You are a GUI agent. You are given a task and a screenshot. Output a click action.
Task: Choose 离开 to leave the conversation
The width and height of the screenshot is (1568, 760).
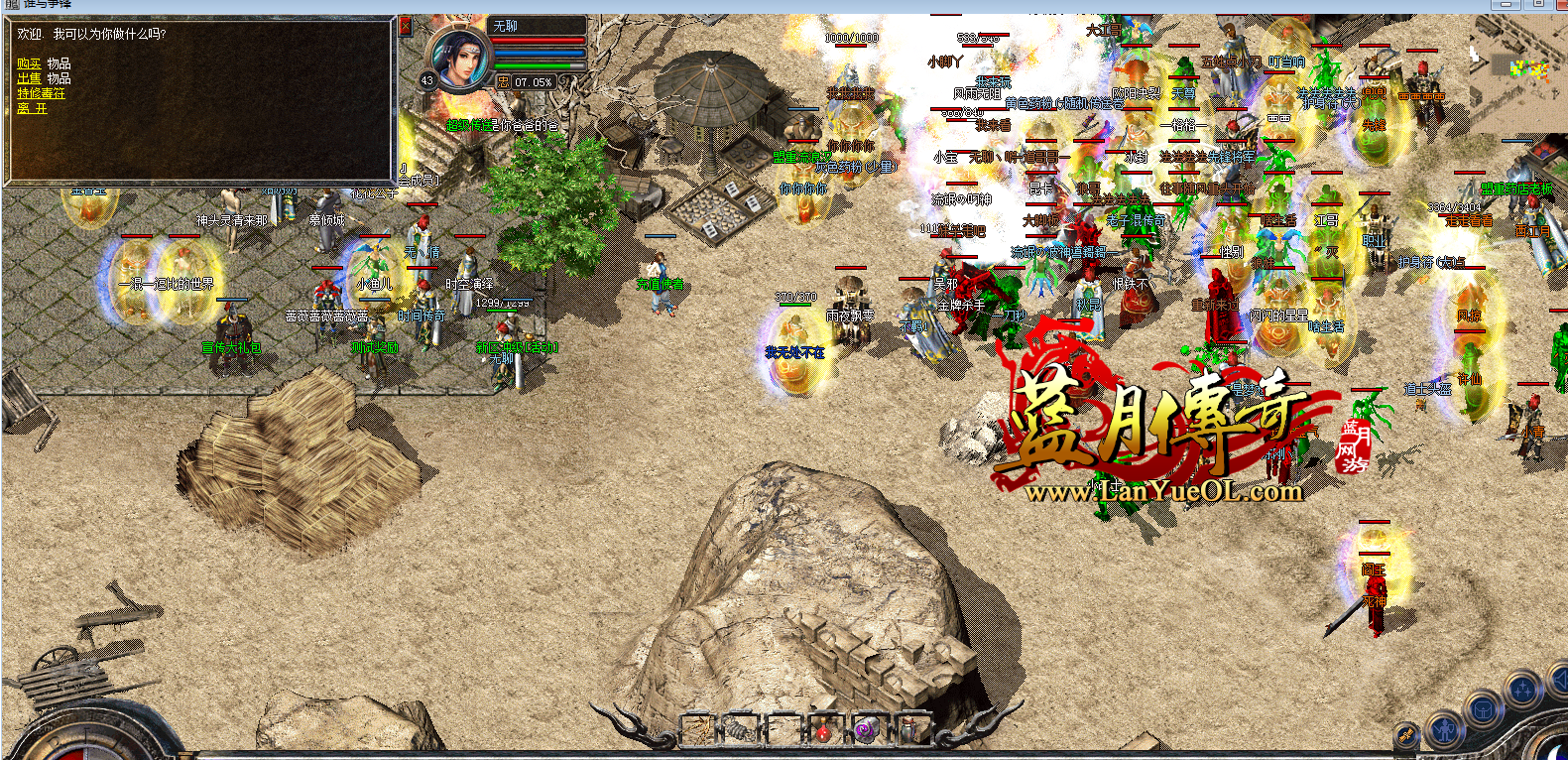click(32, 108)
